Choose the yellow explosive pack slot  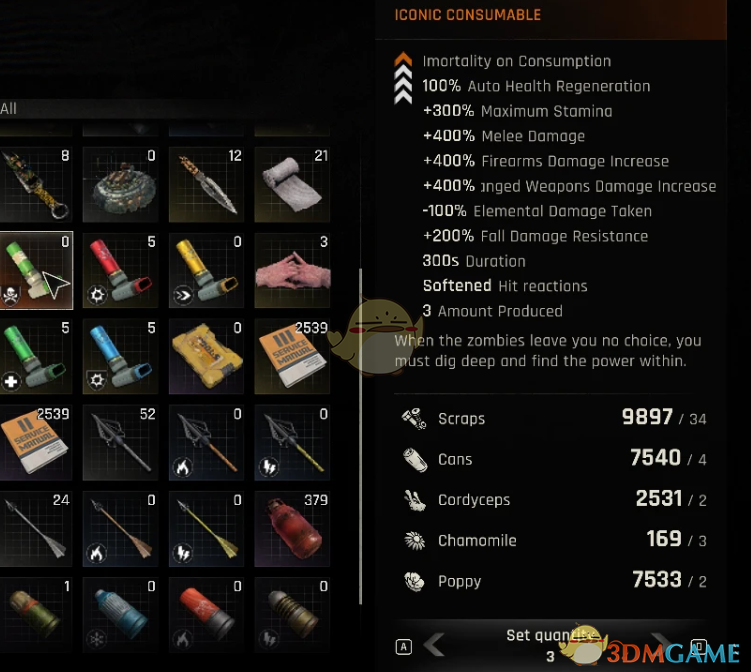click(x=205, y=357)
